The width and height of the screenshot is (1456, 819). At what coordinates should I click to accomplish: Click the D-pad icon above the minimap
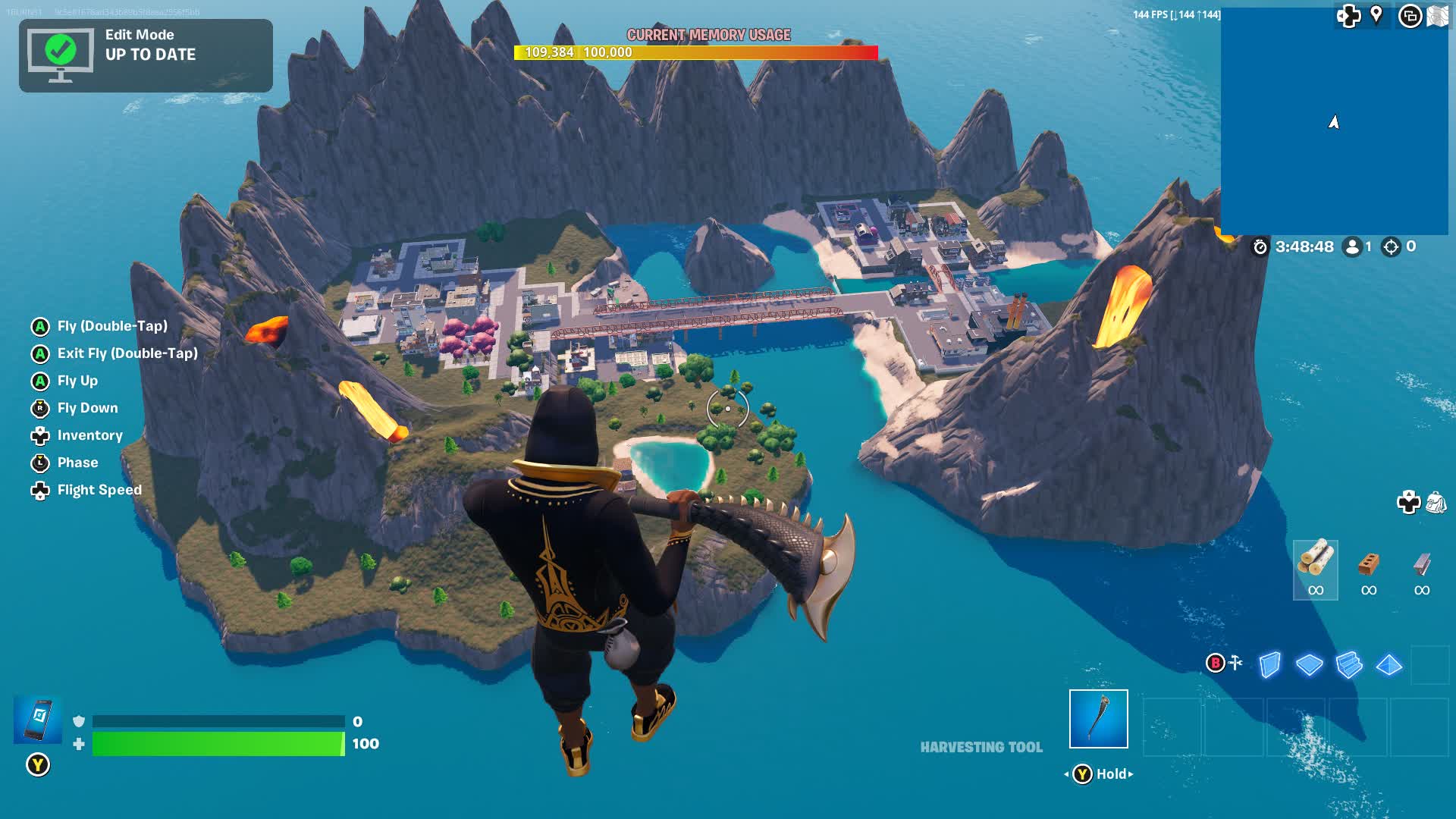tap(1348, 17)
